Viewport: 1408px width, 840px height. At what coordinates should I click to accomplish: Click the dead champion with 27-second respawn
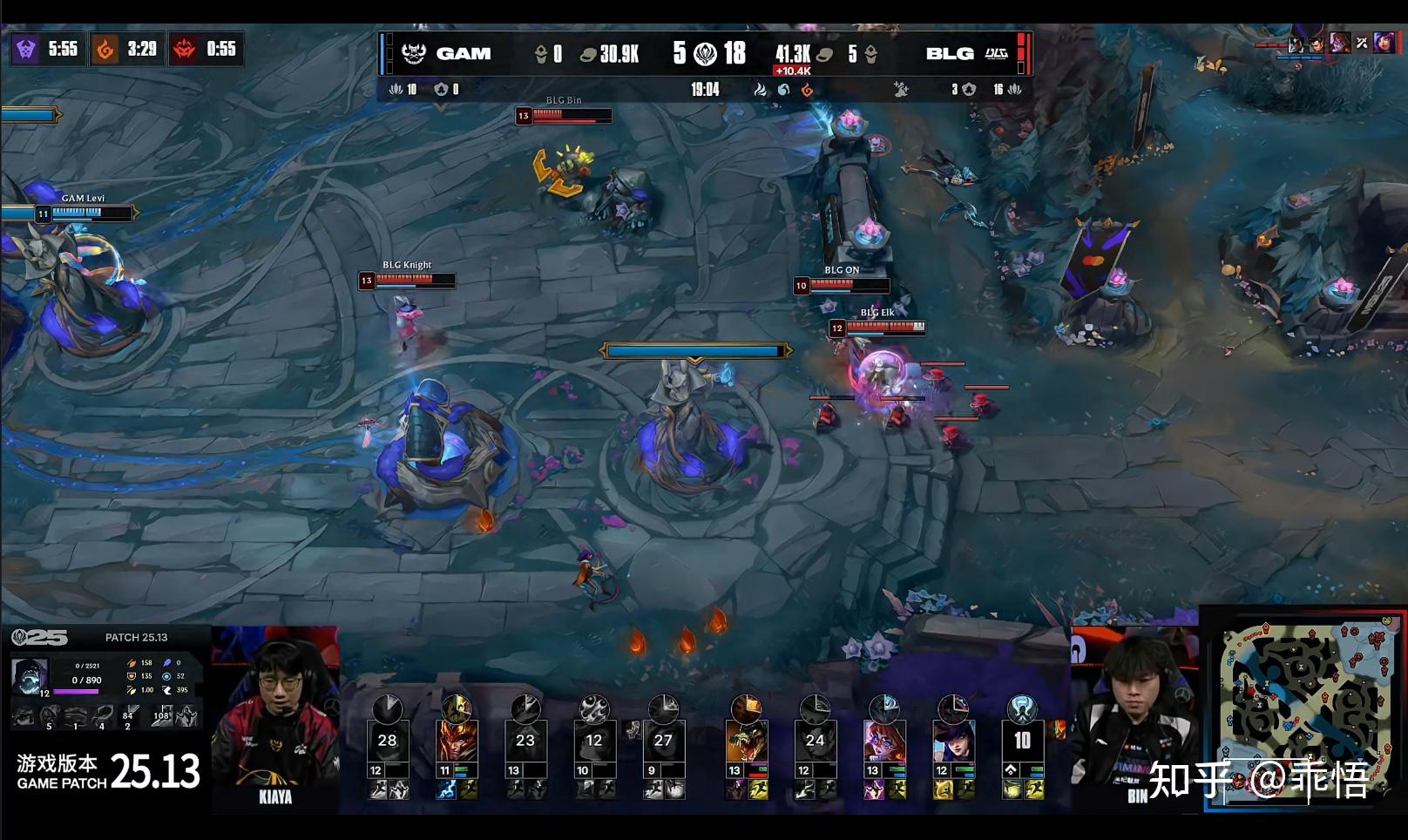point(663,741)
